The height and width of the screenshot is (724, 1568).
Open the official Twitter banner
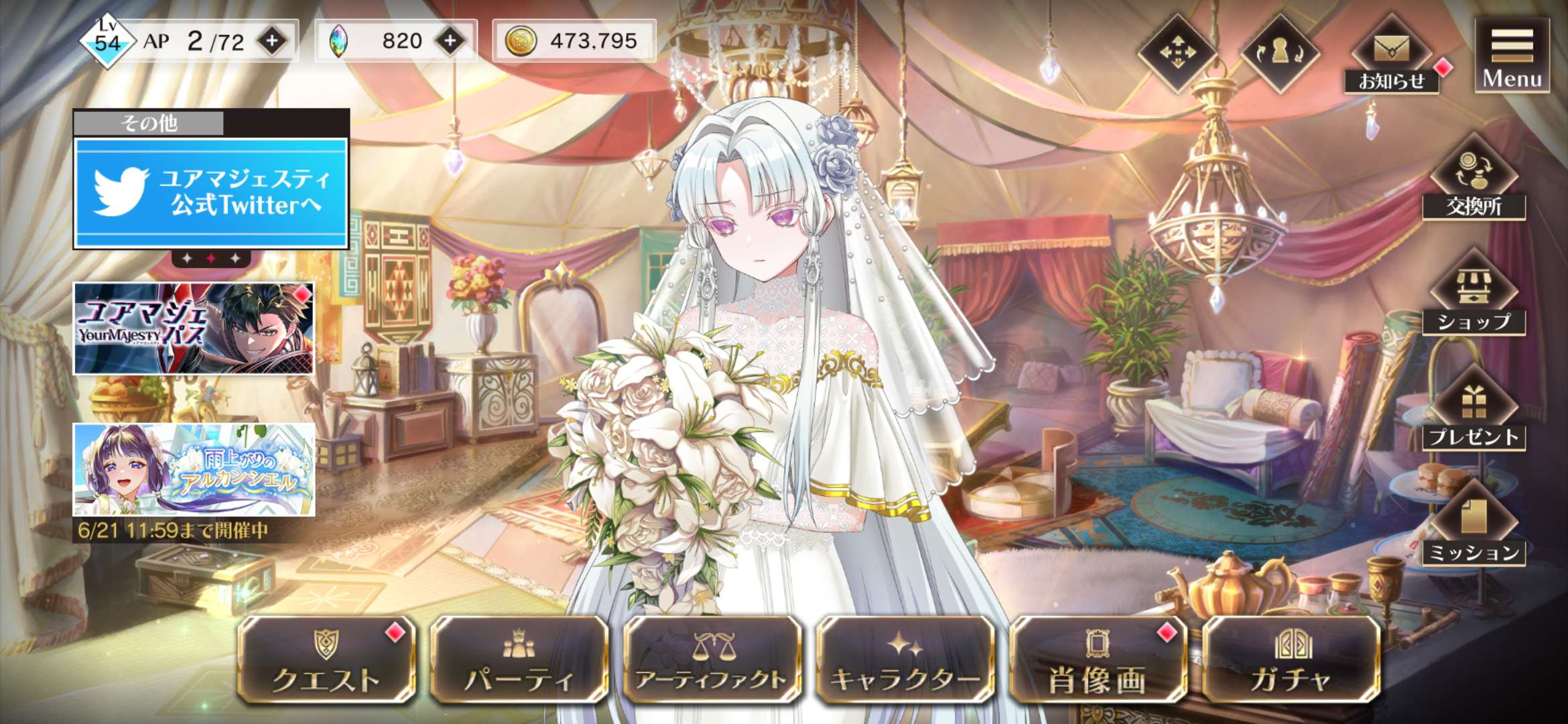(x=211, y=192)
